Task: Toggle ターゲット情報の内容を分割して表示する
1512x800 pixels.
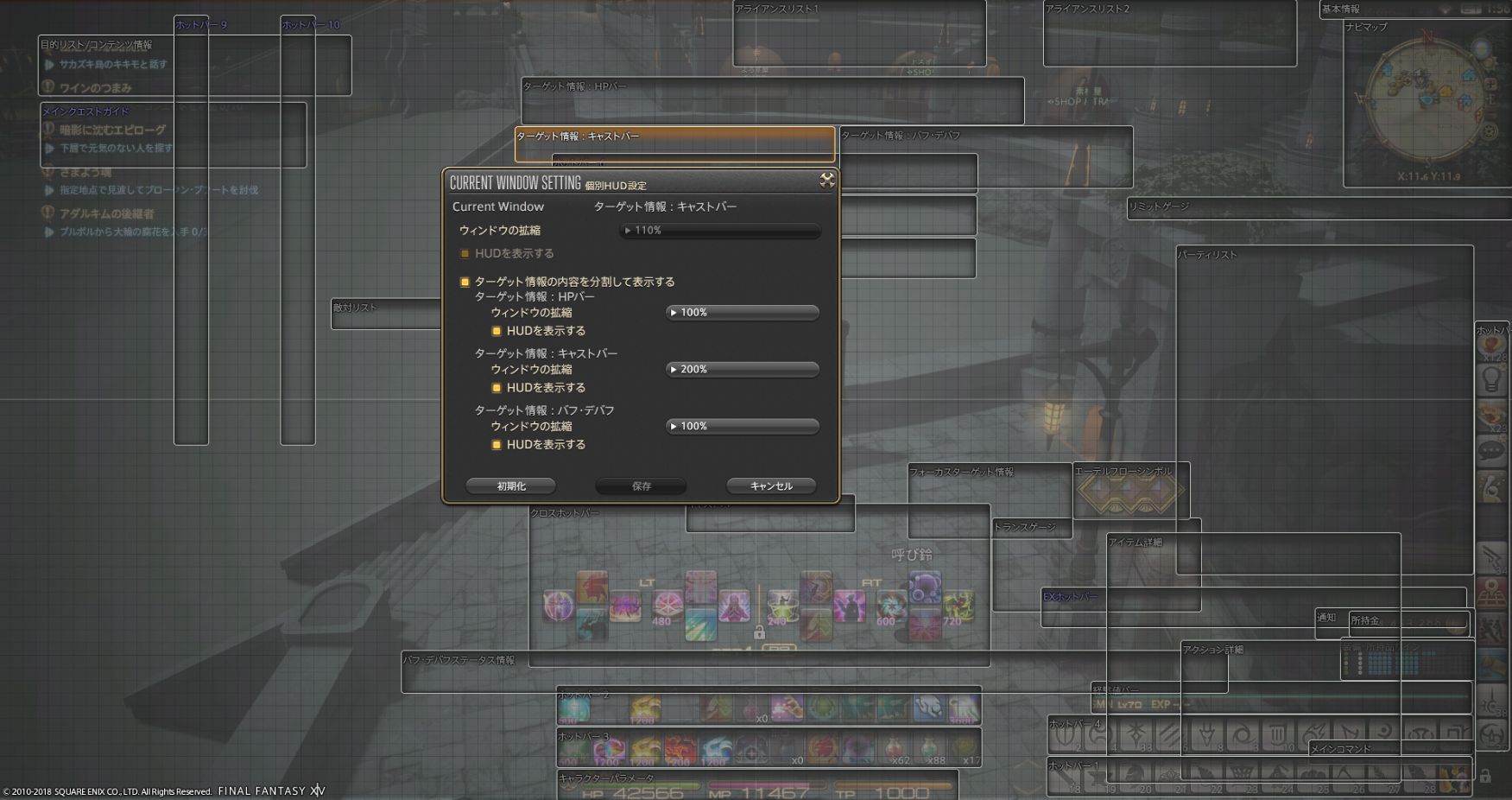Action: pyautogui.click(x=465, y=281)
